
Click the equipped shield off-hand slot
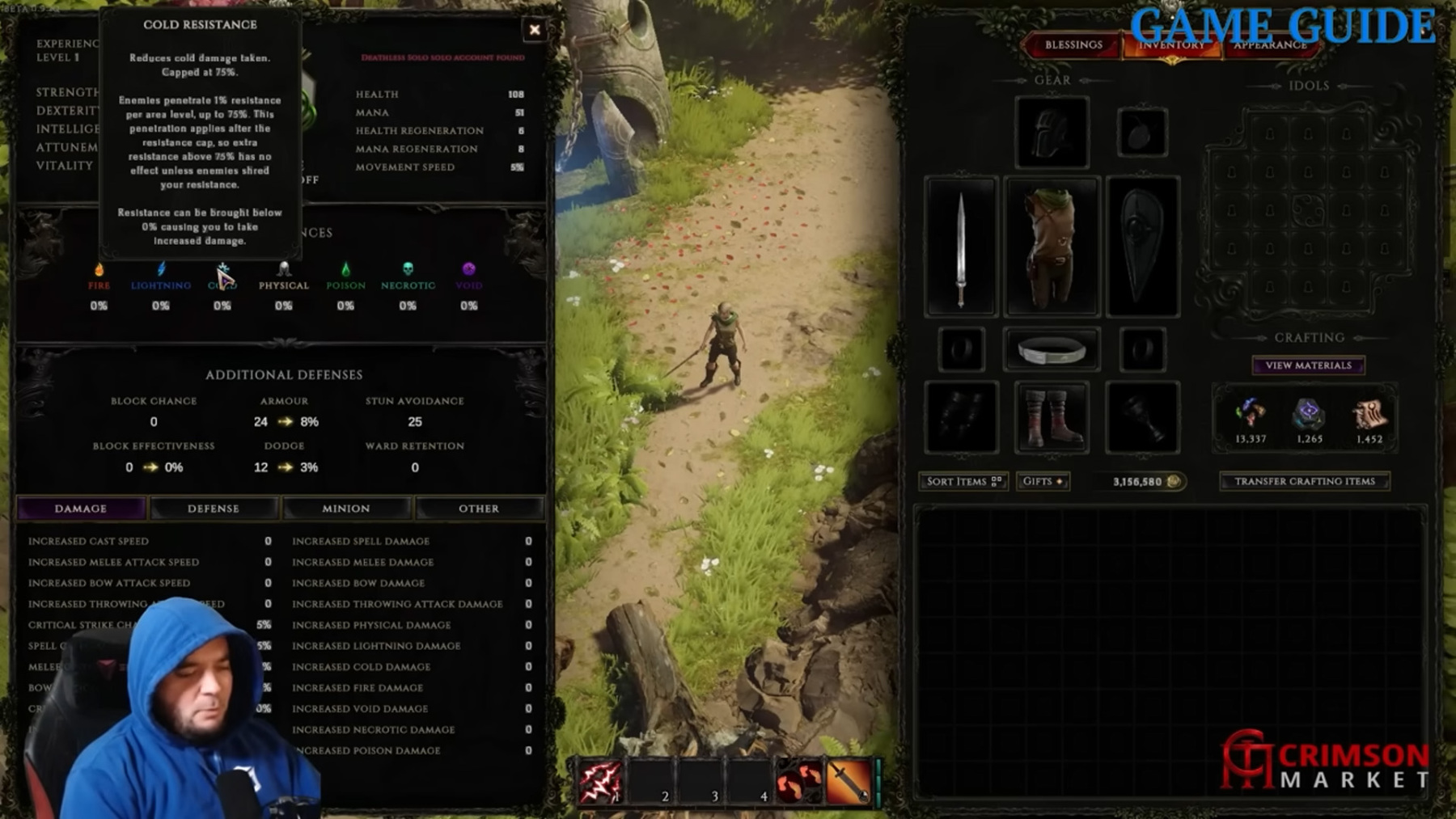(x=1142, y=247)
